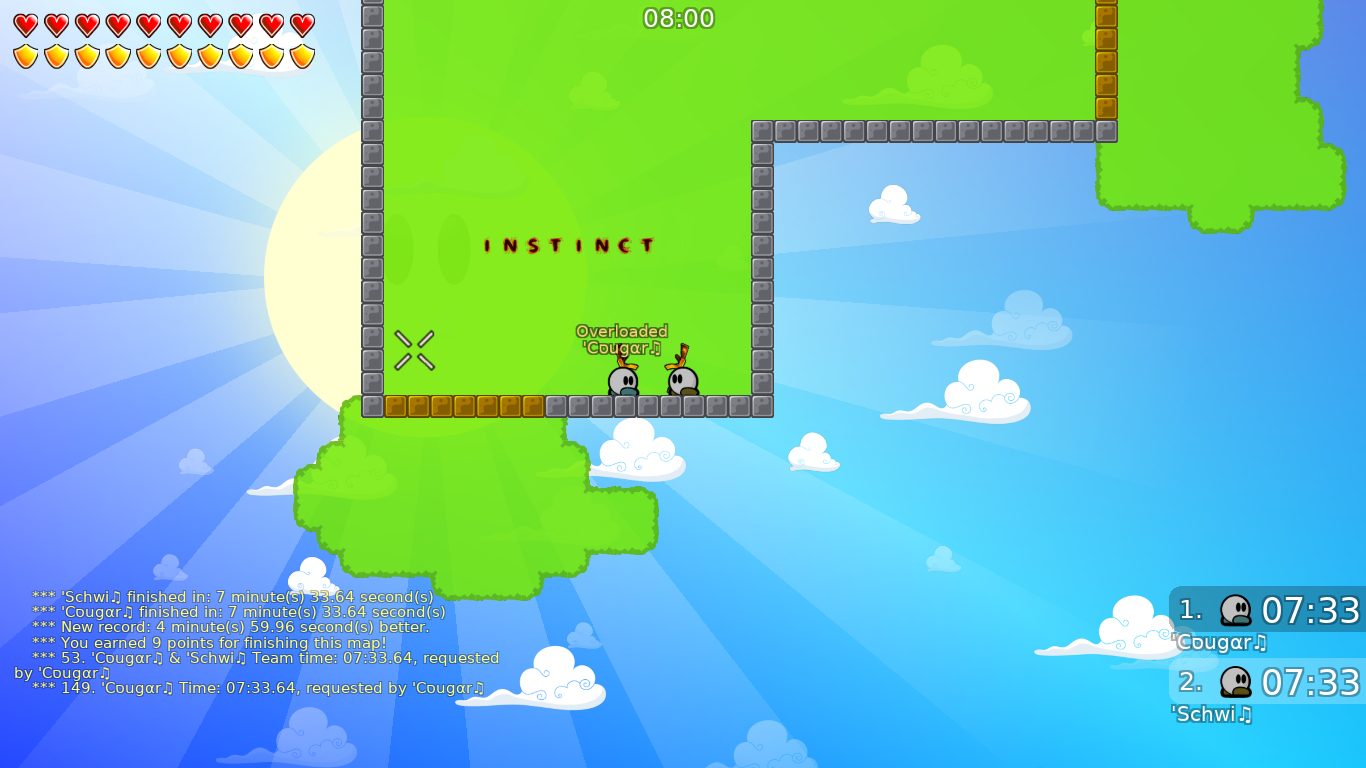Image resolution: width=1366 pixels, height=768 pixels.
Task: Click Cougar's tee avatar next to rank 1
Action: [x=1237, y=610]
